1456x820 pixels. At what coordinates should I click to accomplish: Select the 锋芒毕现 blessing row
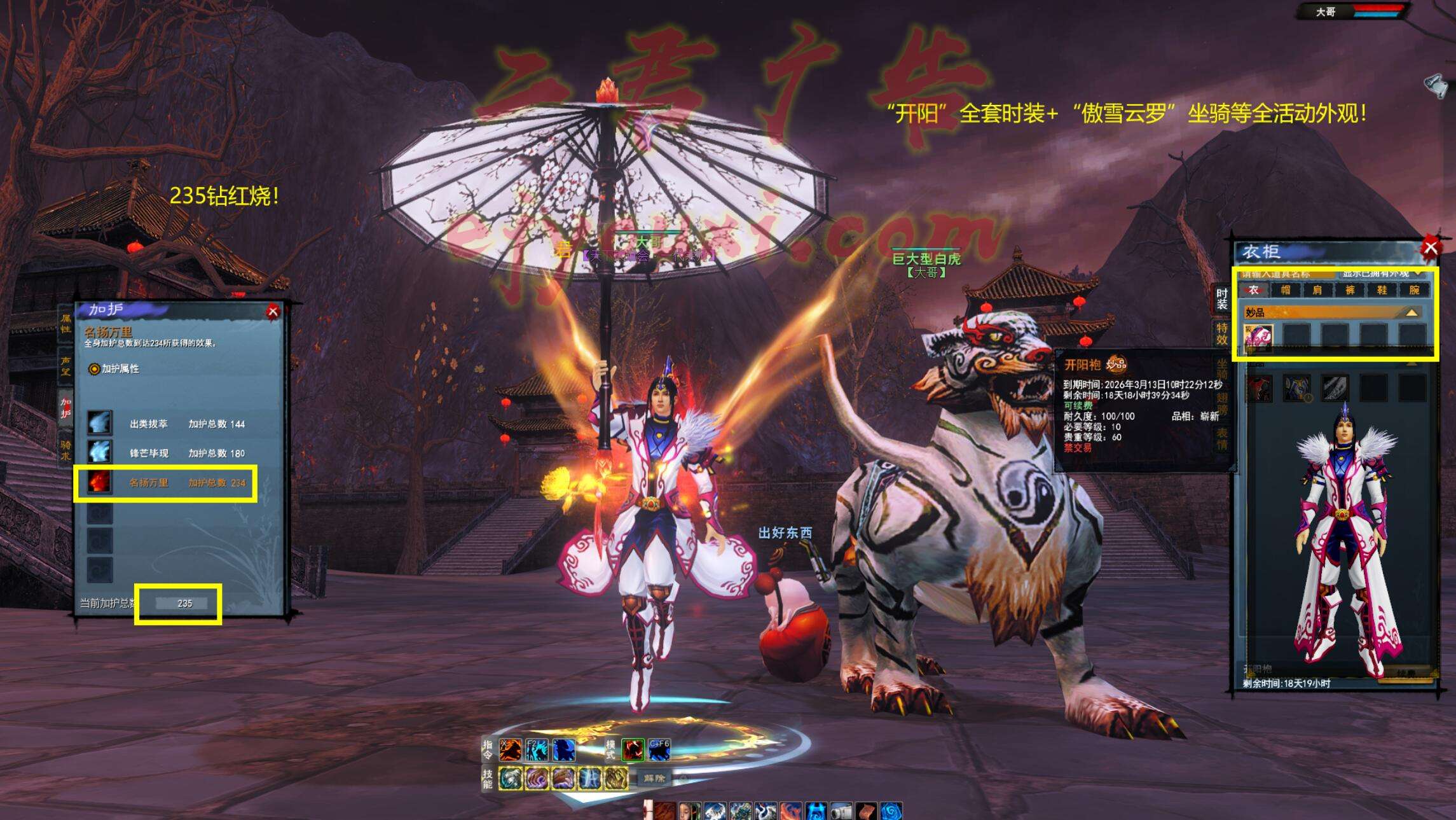click(x=165, y=453)
